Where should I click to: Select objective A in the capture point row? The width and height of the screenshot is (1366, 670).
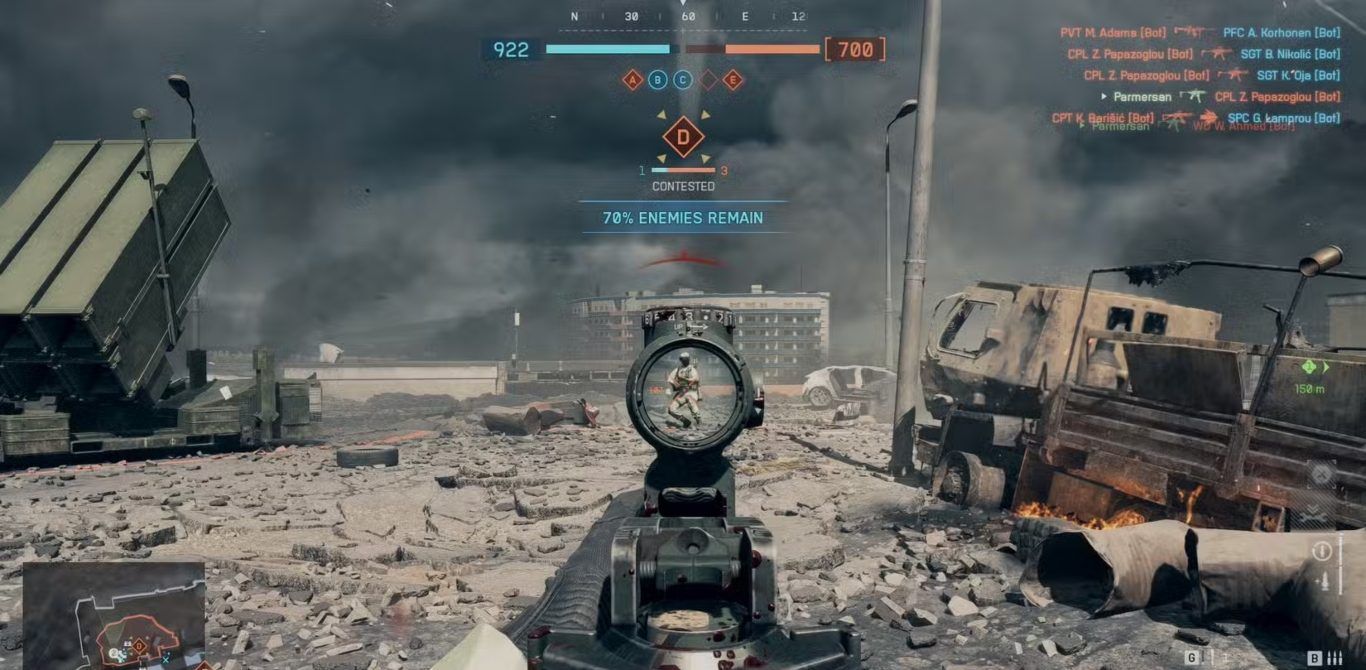click(x=632, y=80)
